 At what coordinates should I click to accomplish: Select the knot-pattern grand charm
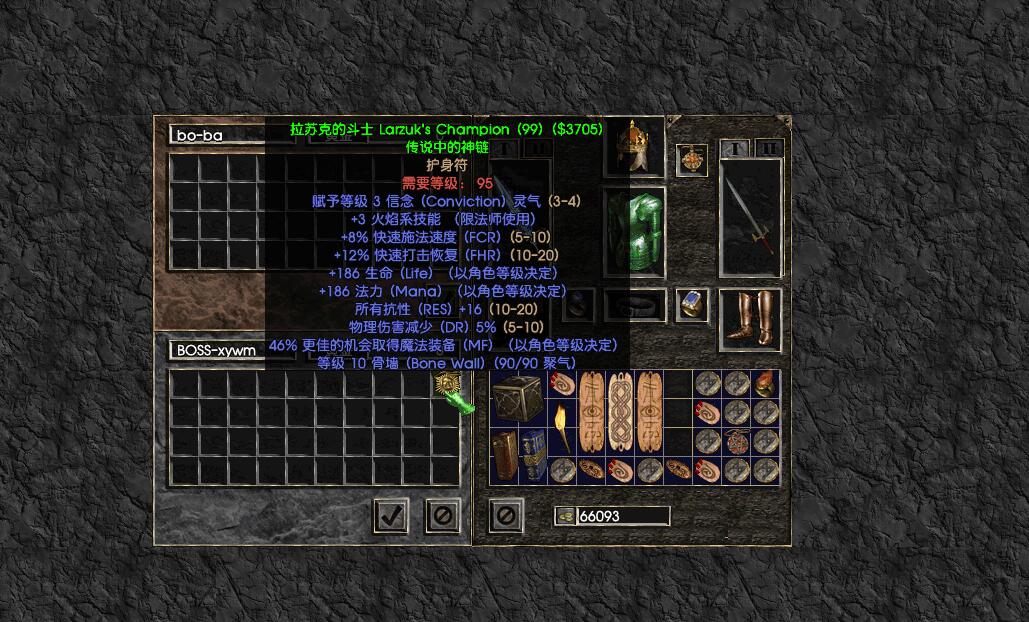(620, 412)
